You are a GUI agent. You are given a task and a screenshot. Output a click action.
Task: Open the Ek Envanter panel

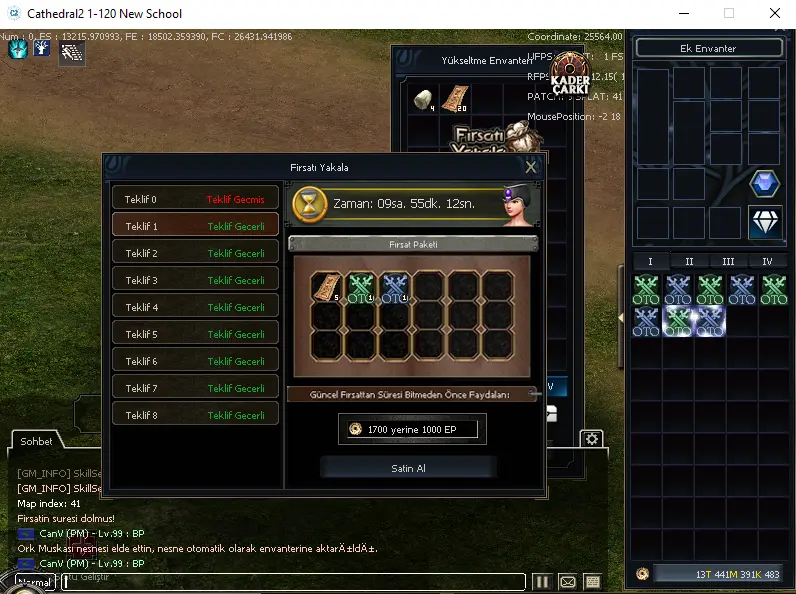point(709,48)
